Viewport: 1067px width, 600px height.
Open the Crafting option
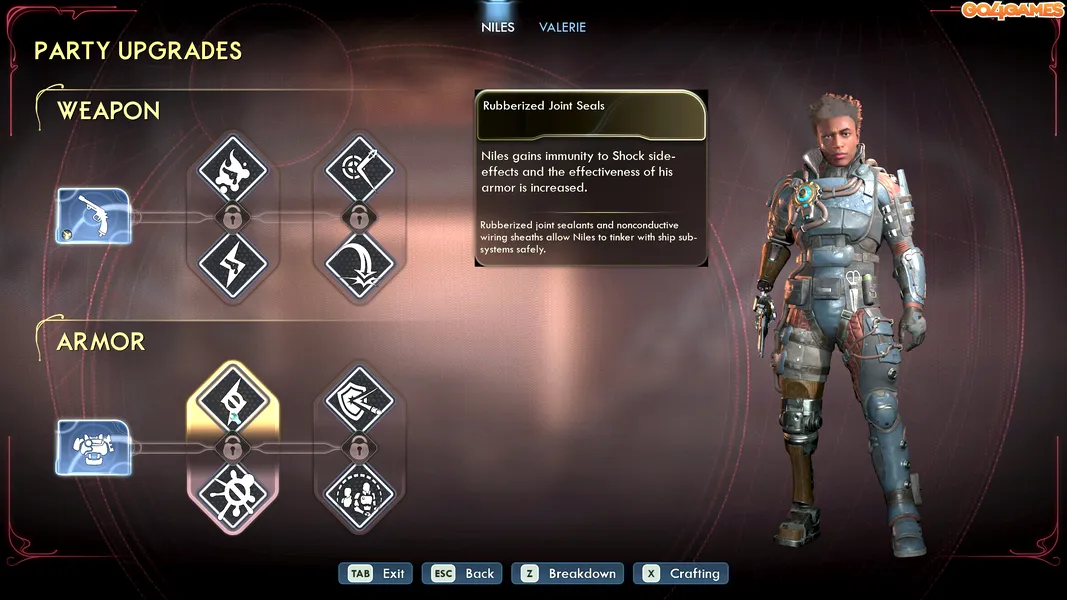click(682, 574)
